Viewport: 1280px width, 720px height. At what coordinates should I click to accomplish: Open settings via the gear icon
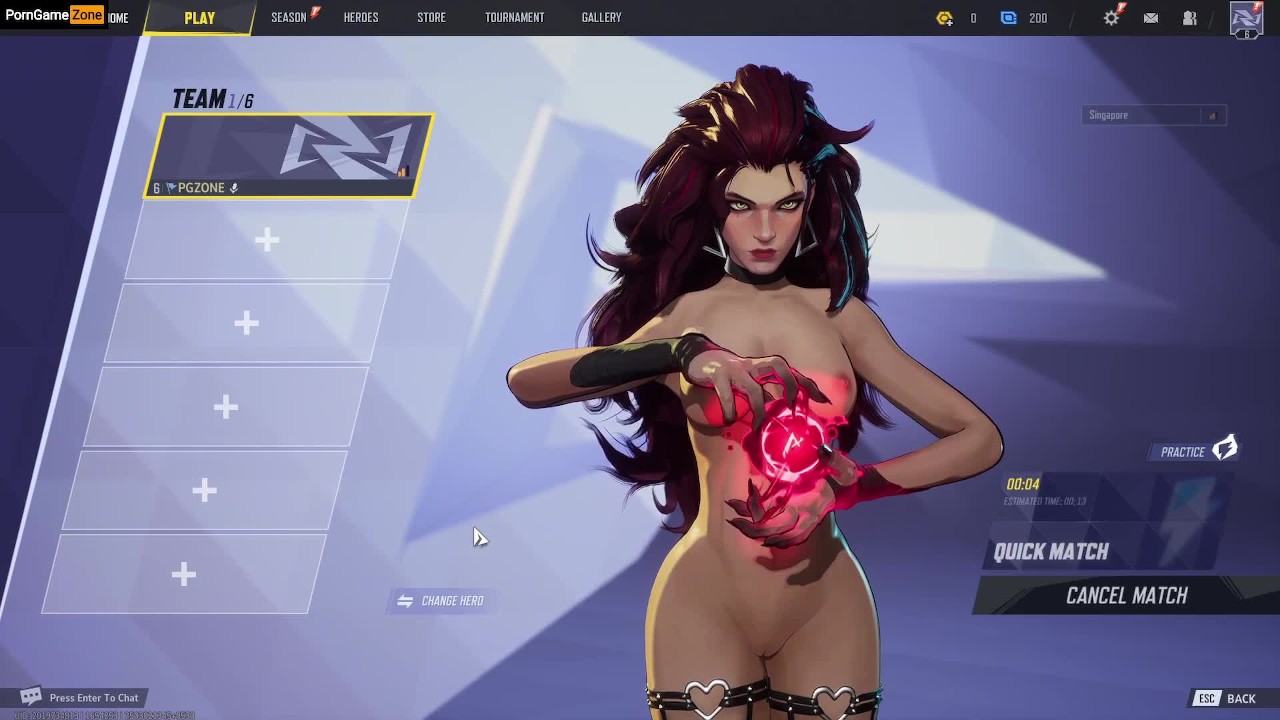(1111, 18)
